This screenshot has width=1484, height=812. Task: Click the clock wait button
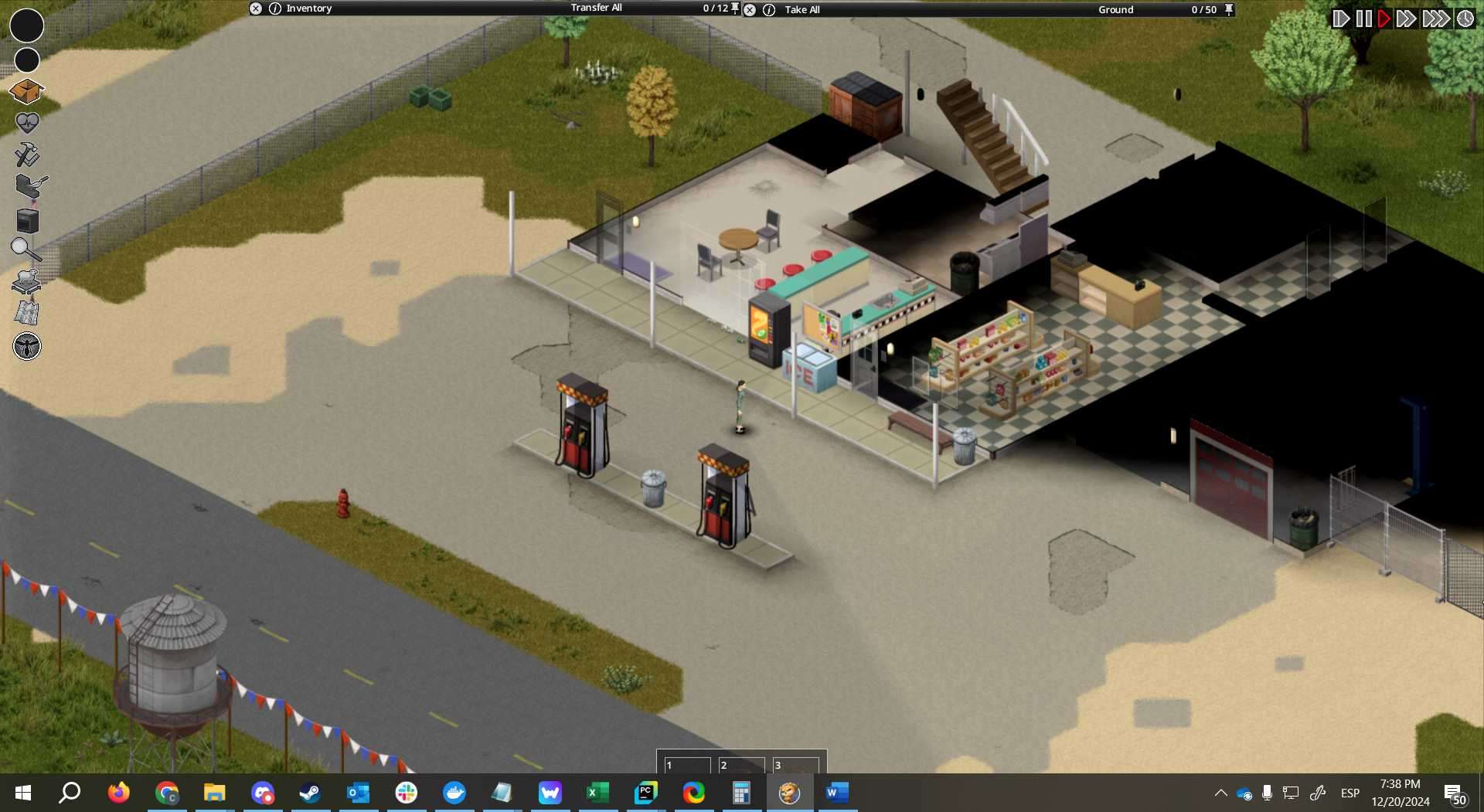[x=1465, y=19]
